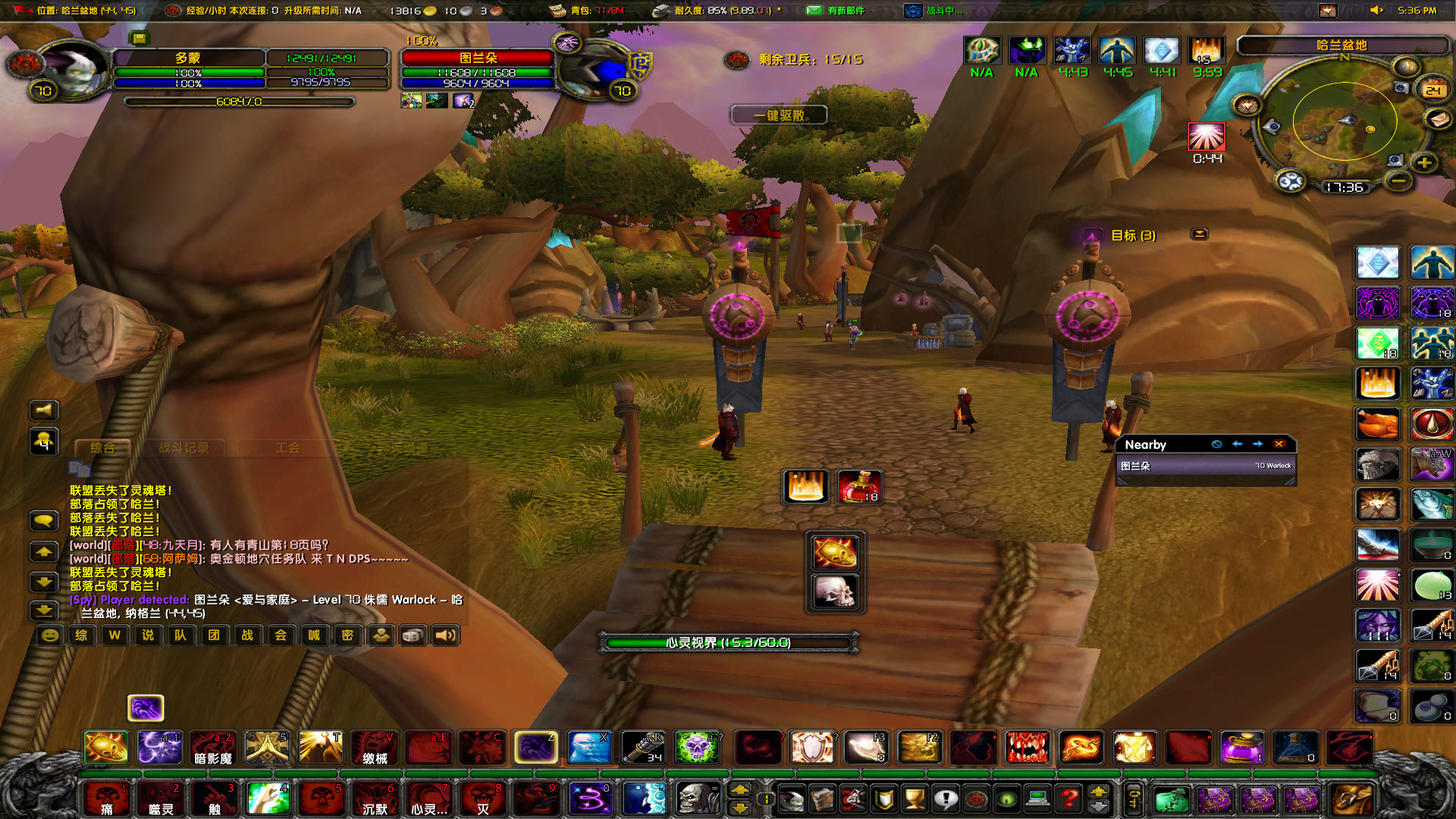Open the chat bubble channel menu

click(x=42, y=522)
